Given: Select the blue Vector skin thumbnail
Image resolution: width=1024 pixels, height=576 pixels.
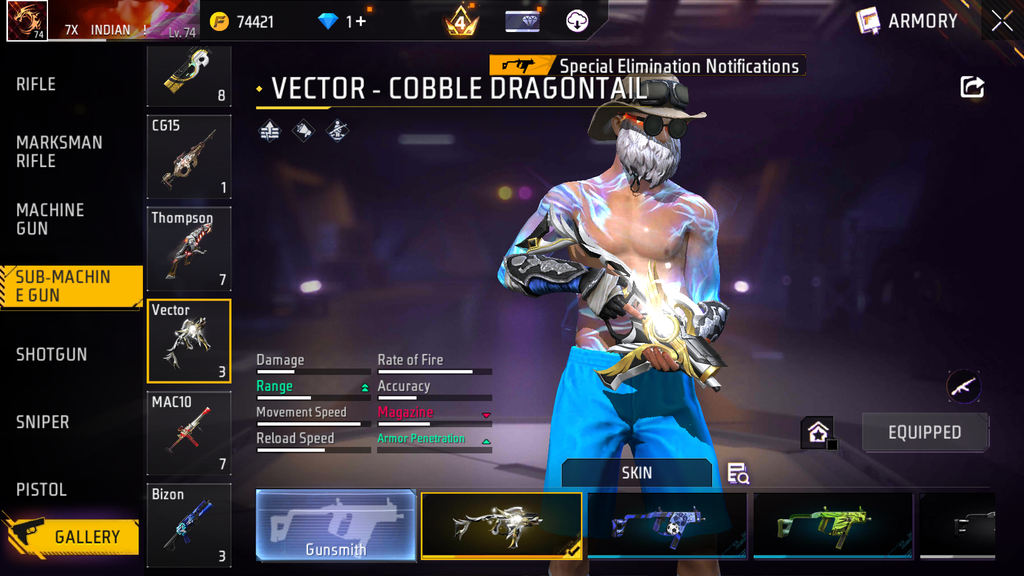Looking at the screenshot, I should pyautogui.click(x=667, y=524).
